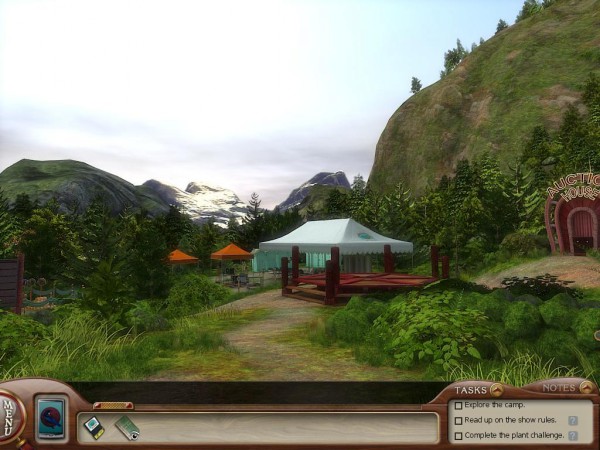Viewport: 600px width, 450px height.
Task: Select the green keycard inventory item
Action: (x=127, y=428)
